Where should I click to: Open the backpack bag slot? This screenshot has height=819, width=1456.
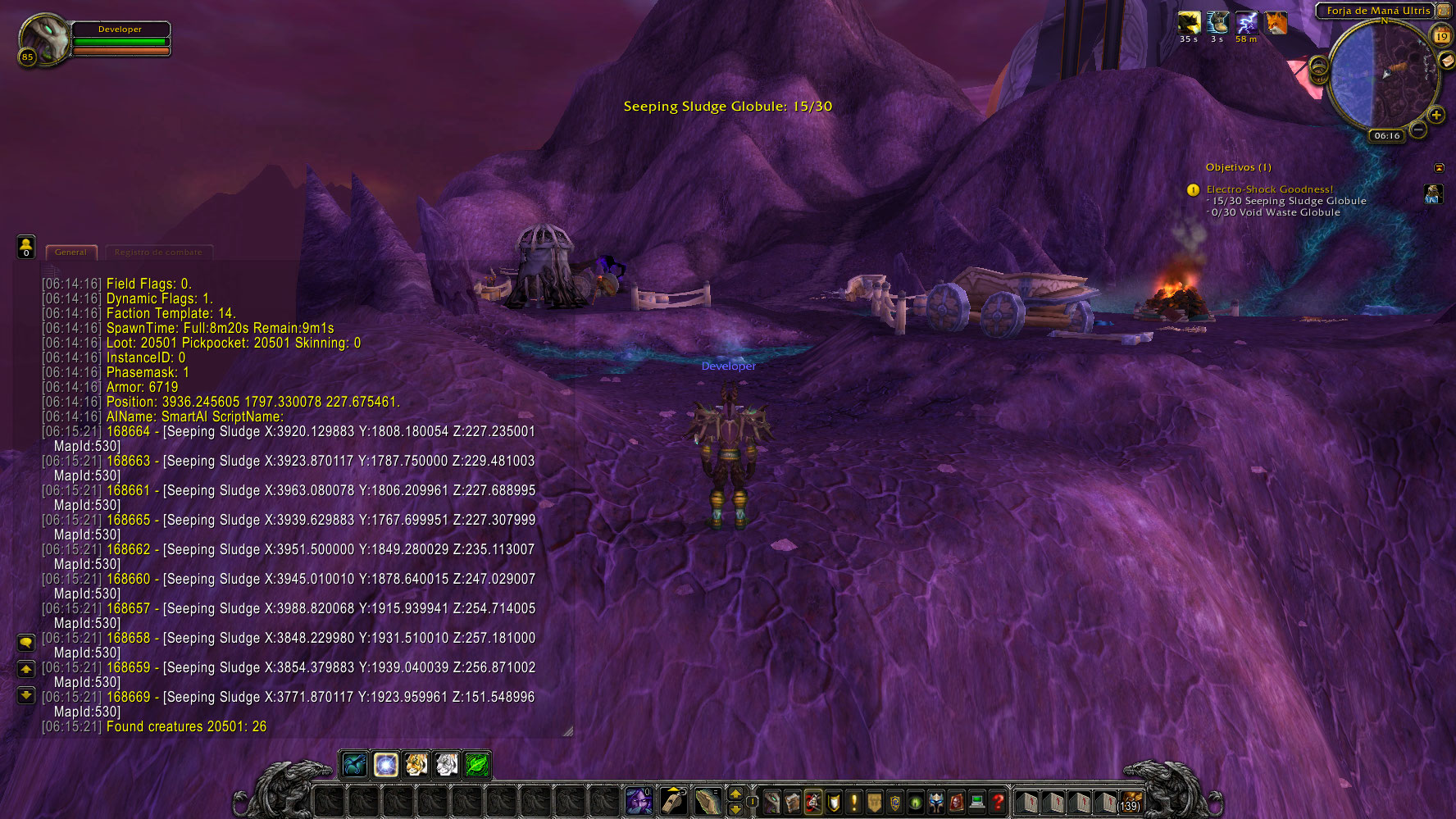[1132, 801]
